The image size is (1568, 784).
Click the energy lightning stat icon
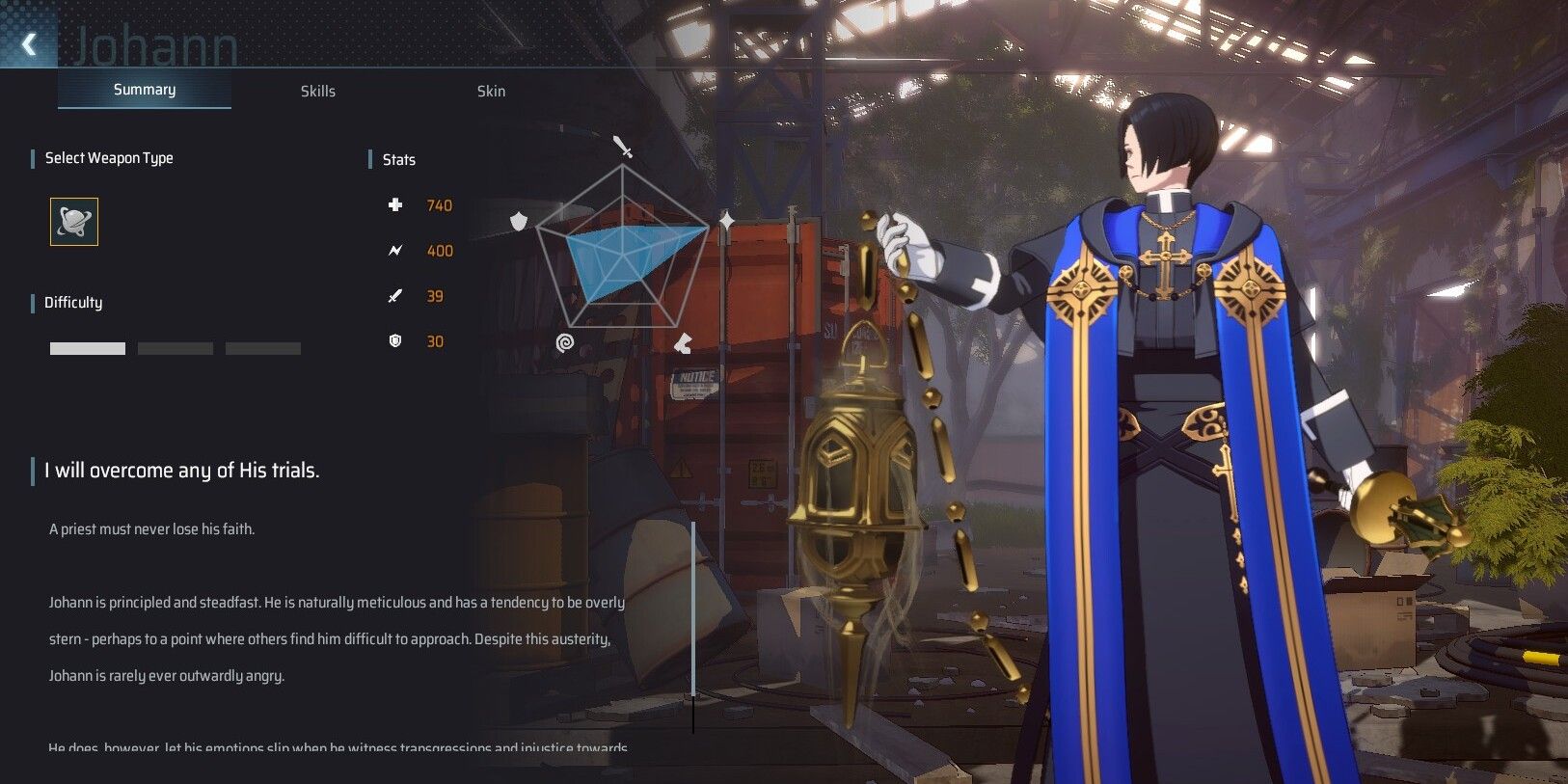tap(395, 250)
